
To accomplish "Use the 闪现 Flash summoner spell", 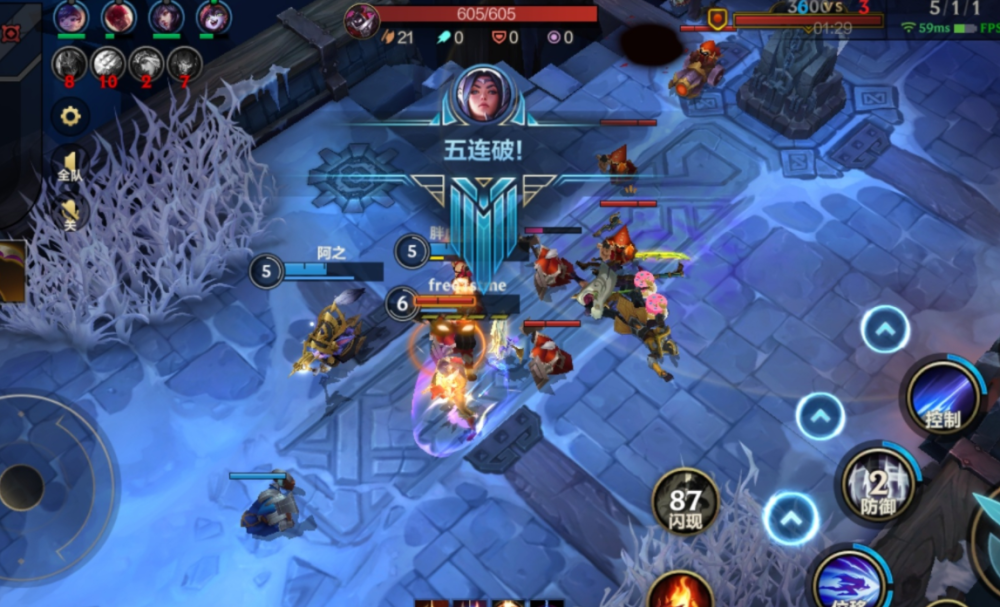I will (x=685, y=500).
